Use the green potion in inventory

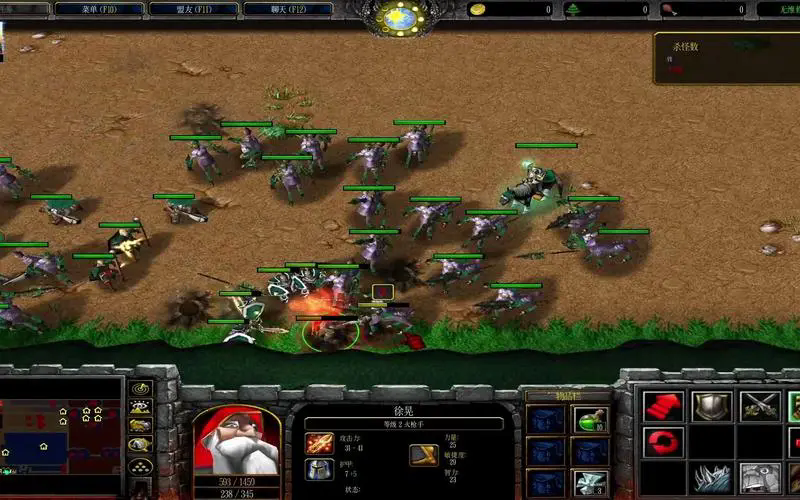point(589,418)
